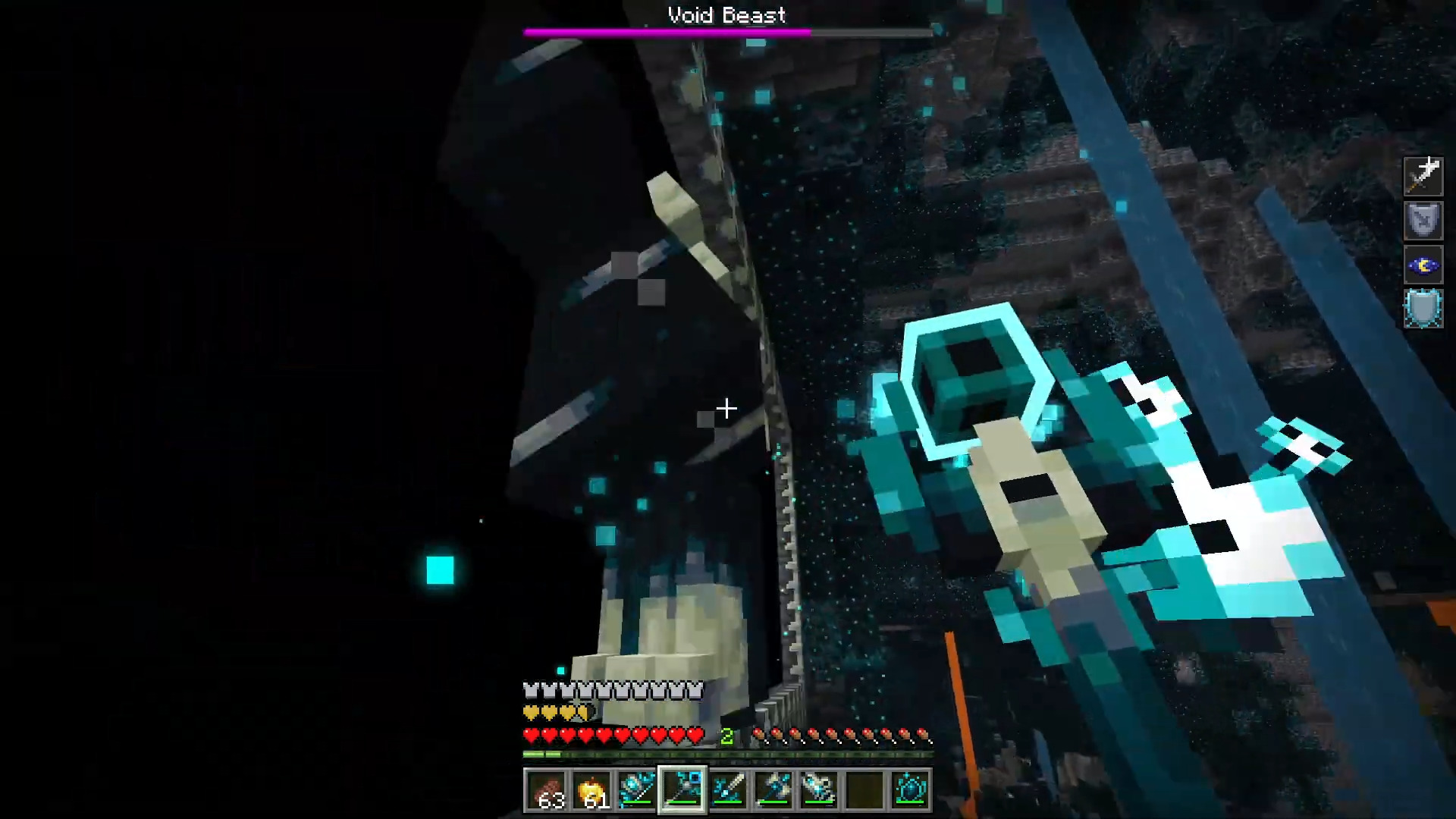Click the currently selected pickaxe hotbar slot

(682, 790)
